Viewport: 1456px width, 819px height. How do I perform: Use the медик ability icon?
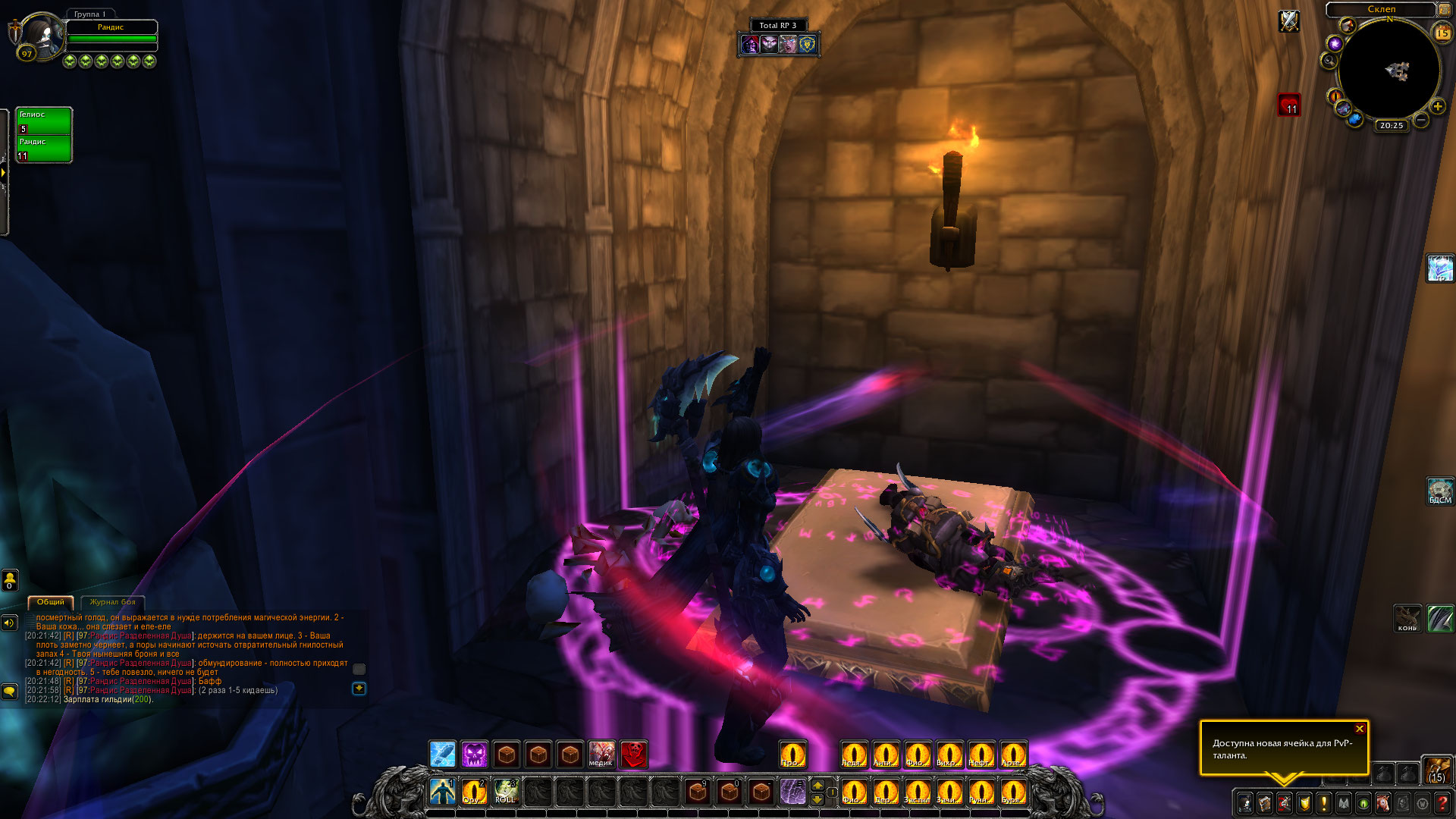point(601,755)
